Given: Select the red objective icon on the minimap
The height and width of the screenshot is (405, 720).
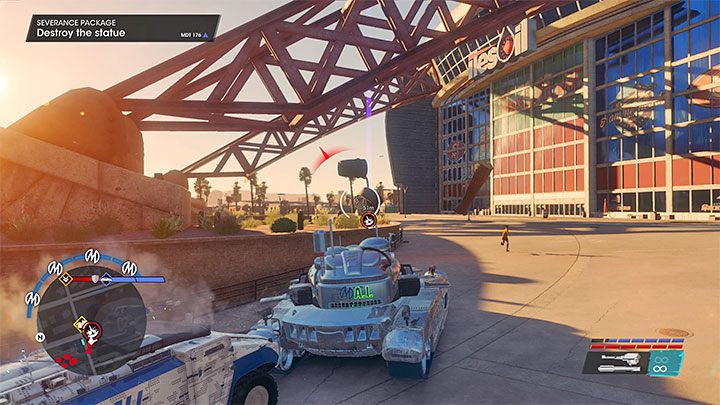Looking at the screenshot, I should click(92, 329).
